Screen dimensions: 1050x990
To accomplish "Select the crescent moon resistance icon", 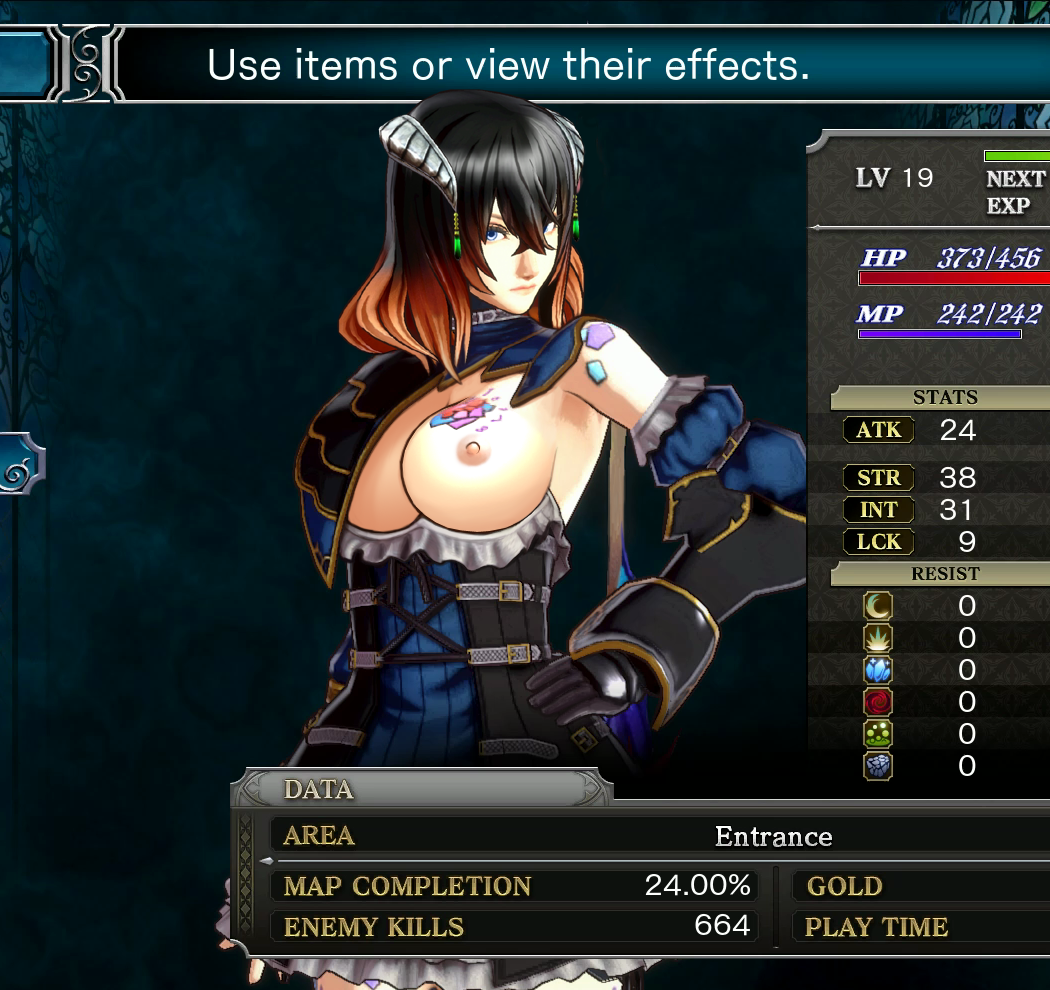I will pos(878,606).
